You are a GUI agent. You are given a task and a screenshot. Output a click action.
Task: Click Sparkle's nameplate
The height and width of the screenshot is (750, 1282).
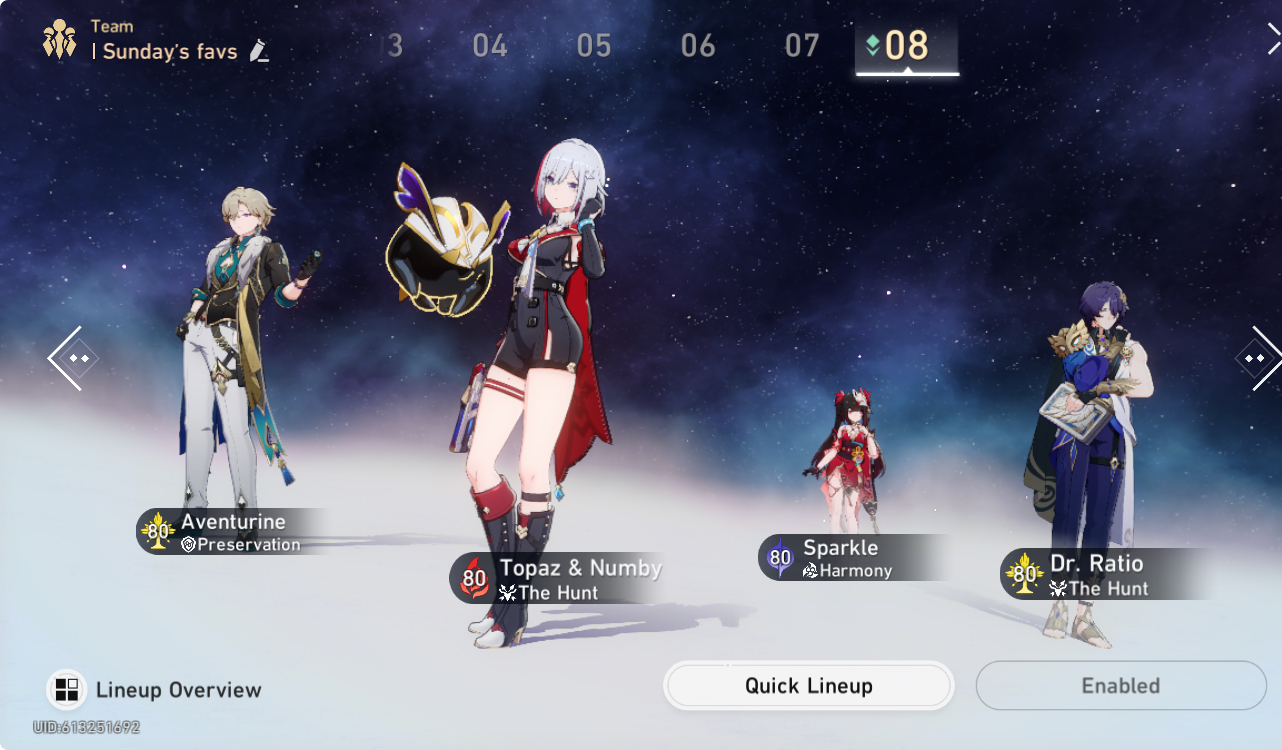coord(838,548)
